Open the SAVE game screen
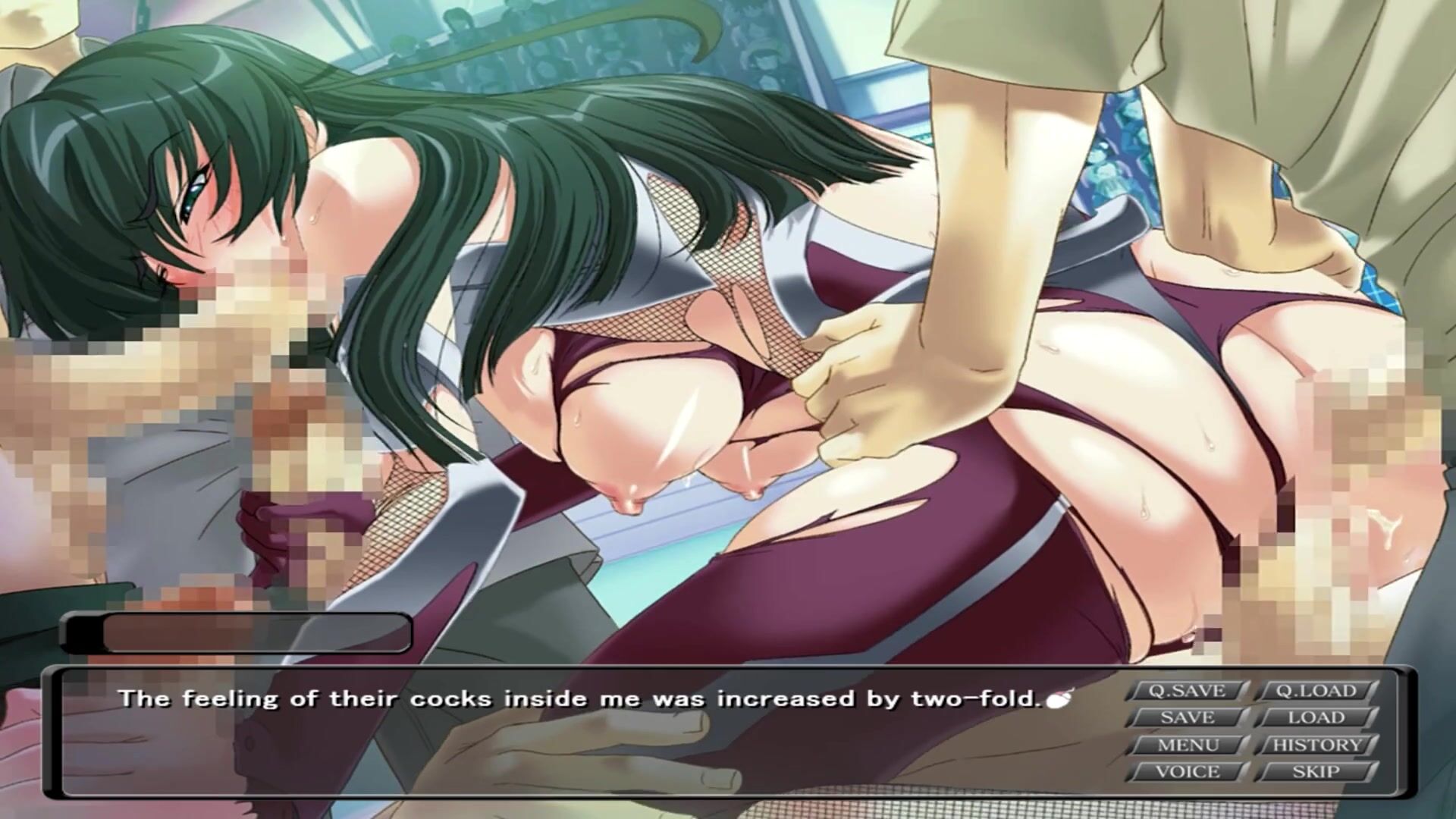The image size is (1456, 819). coord(1187,718)
